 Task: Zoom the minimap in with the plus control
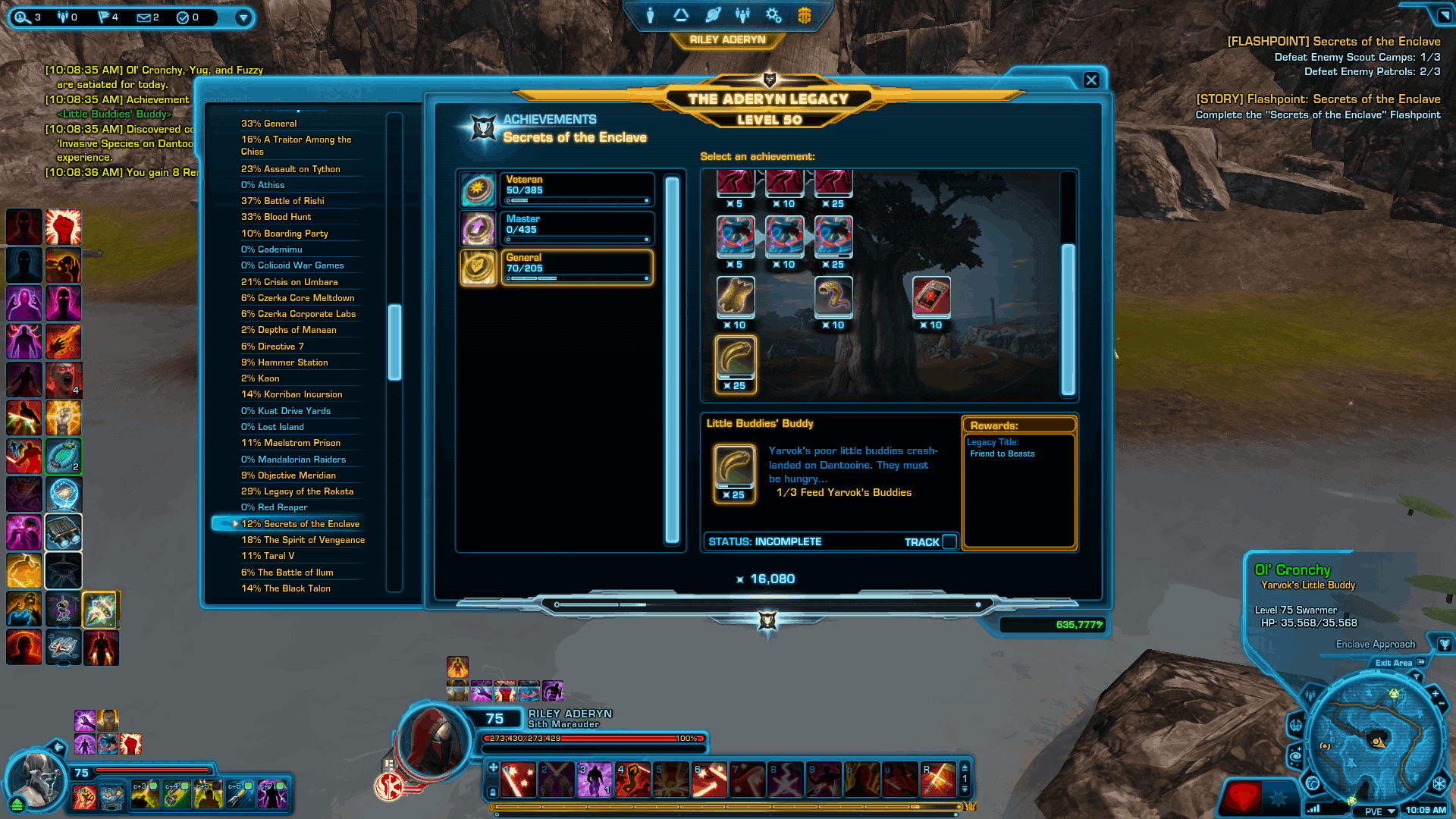[1435, 692]
